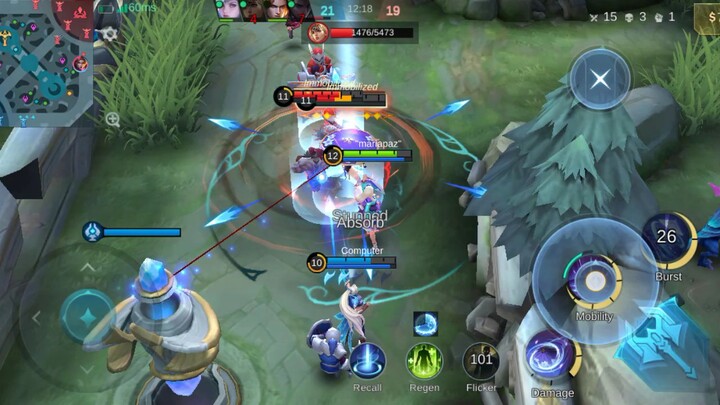Tap the small blue equipment skill icon
Viewport: 720px width, 405px height.
click(x=425, y=323)
